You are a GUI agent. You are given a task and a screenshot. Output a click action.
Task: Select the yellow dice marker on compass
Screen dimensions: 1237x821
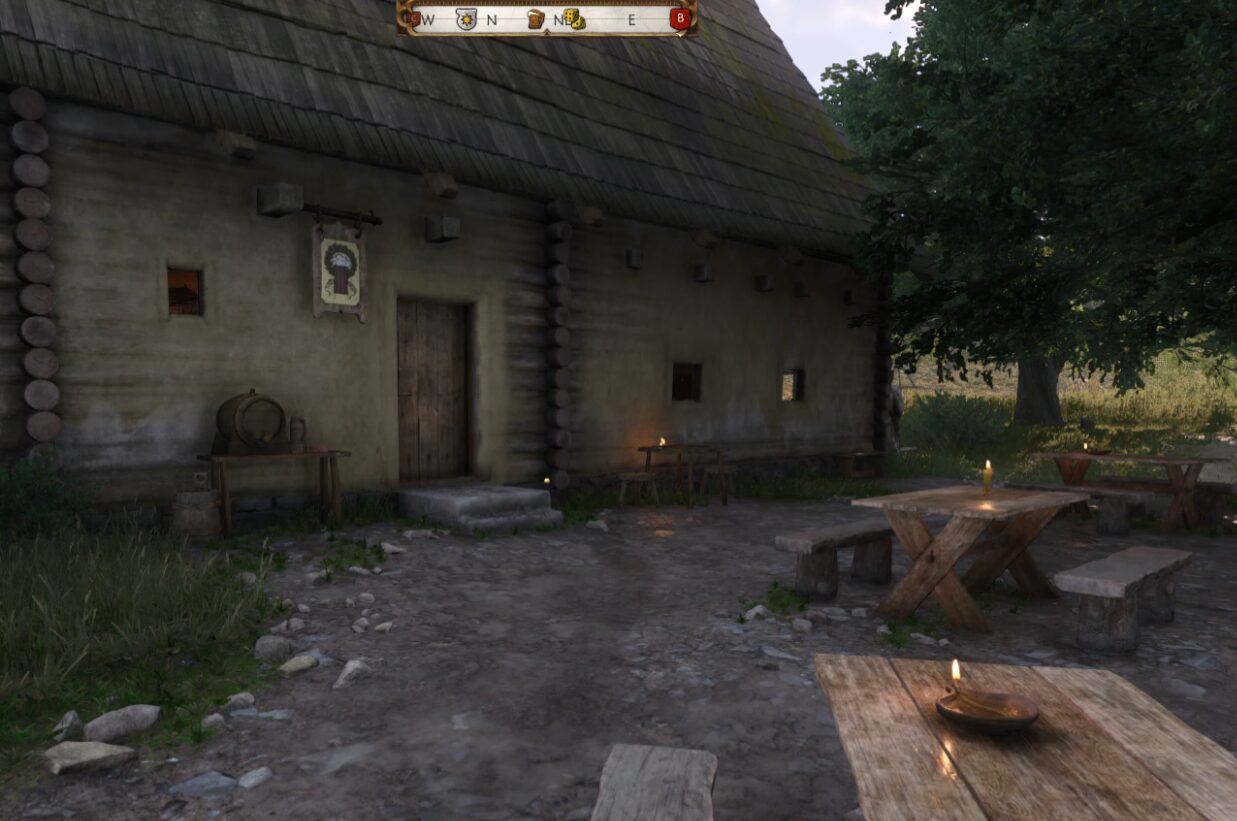pos(573,18)
